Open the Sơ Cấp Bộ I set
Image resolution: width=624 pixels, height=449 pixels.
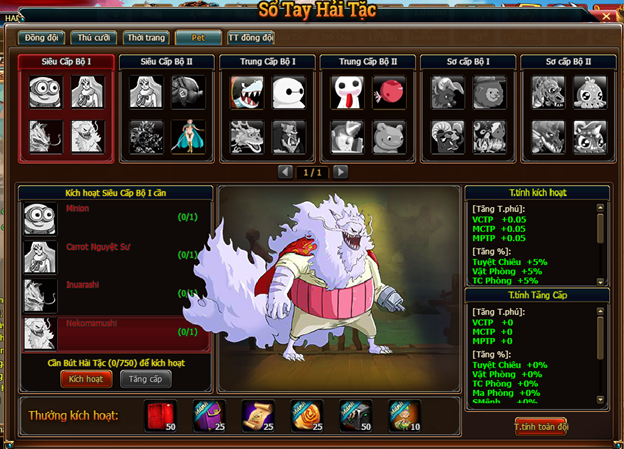468,62
